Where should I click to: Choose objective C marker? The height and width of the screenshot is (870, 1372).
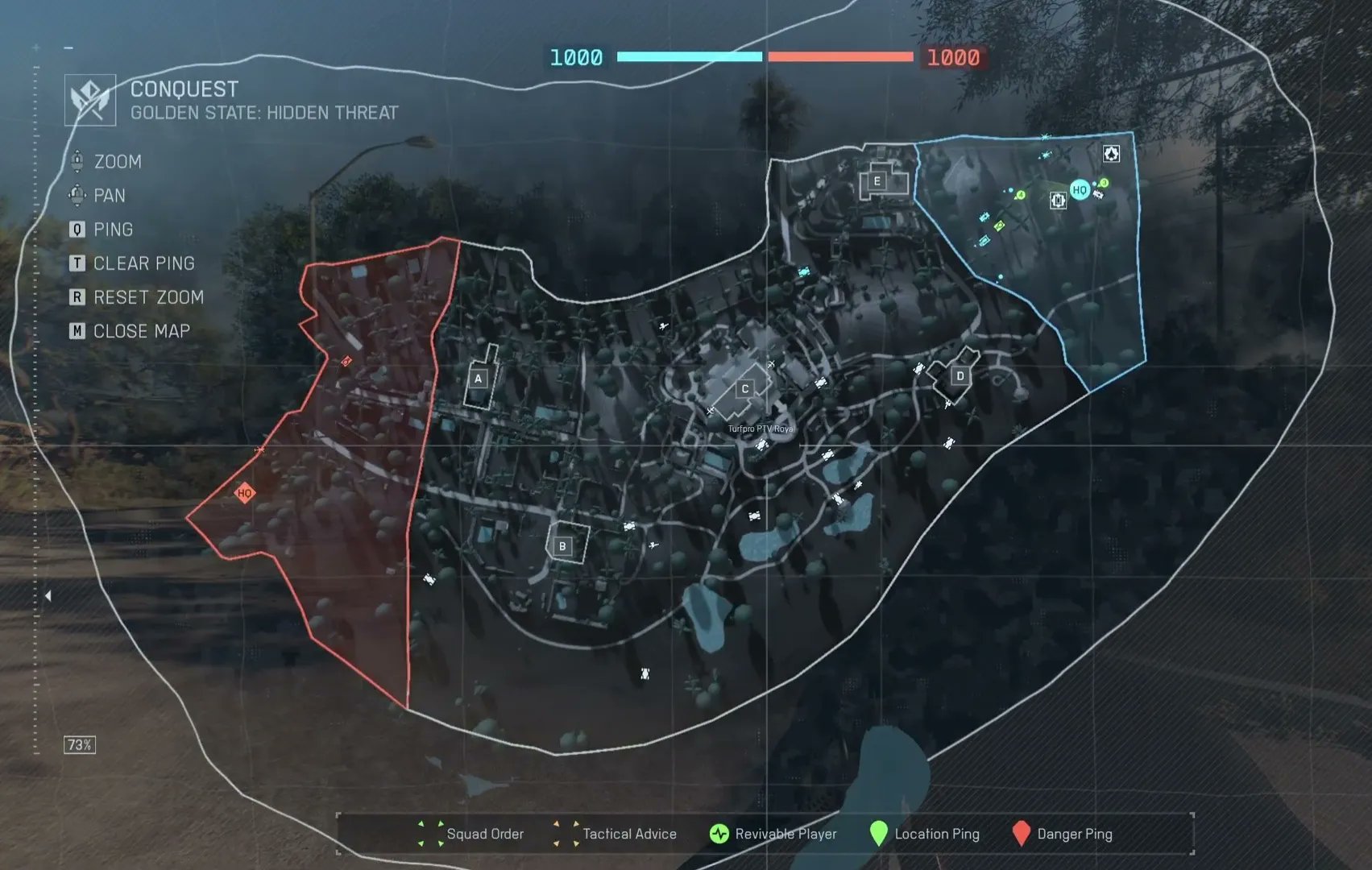pyautogui.click(x=744, y=388)
